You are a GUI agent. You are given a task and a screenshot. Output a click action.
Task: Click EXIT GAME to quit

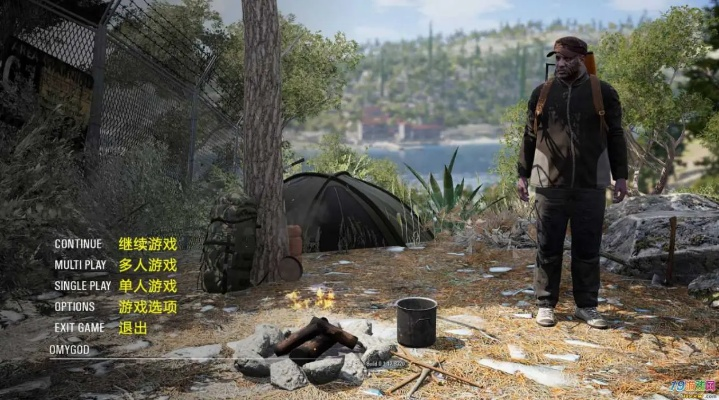[79, 327]
